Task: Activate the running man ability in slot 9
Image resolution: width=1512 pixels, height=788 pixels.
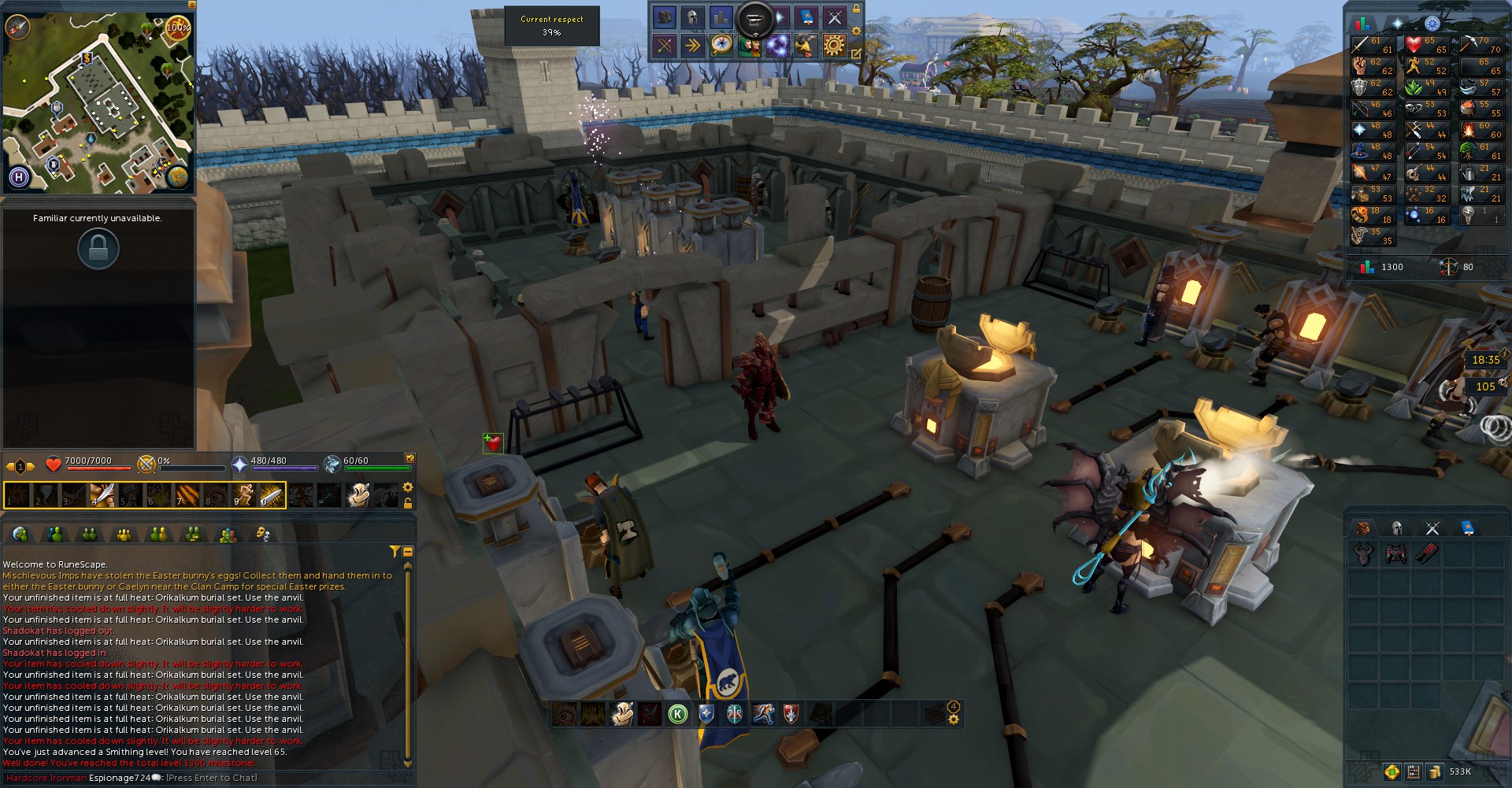Action: click(x=243, y=496)
